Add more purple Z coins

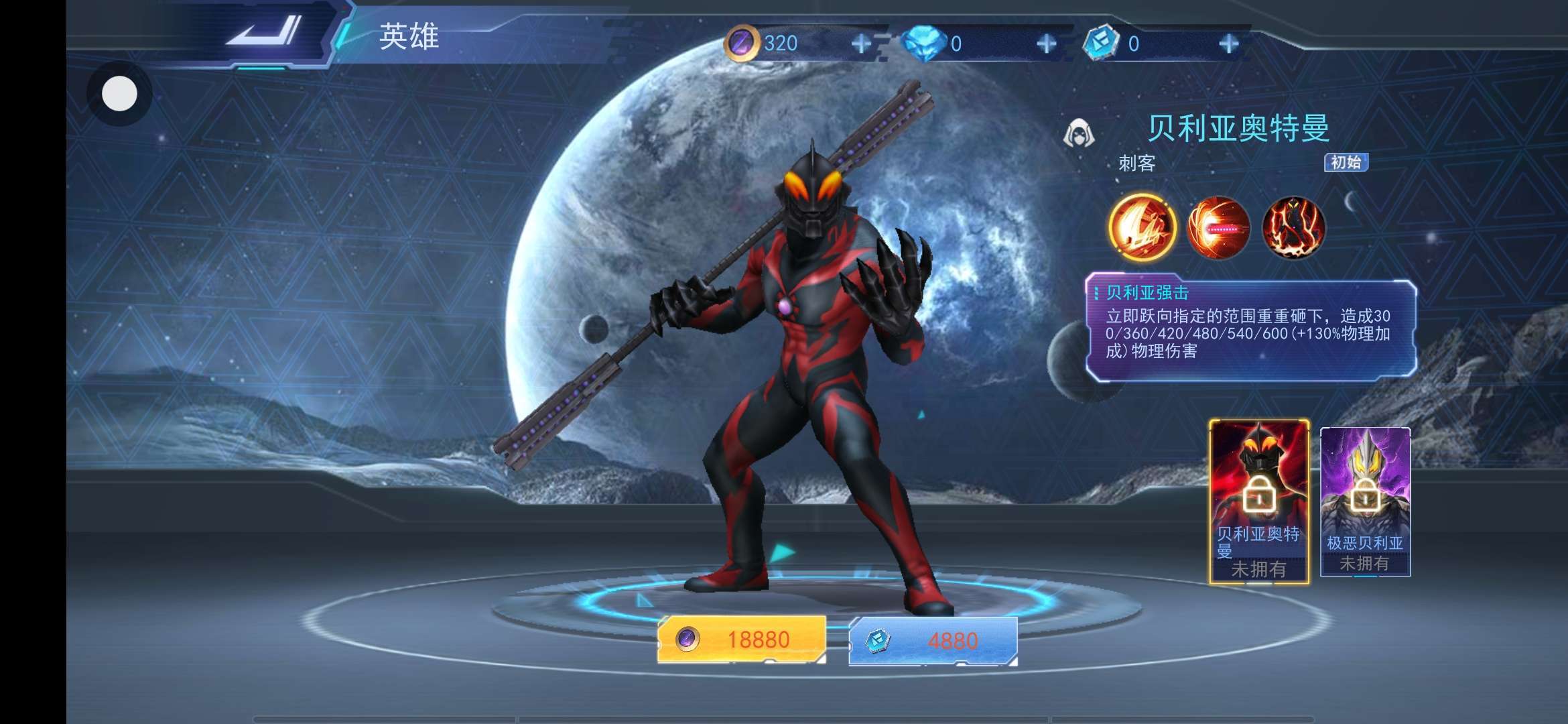[861, 44]
